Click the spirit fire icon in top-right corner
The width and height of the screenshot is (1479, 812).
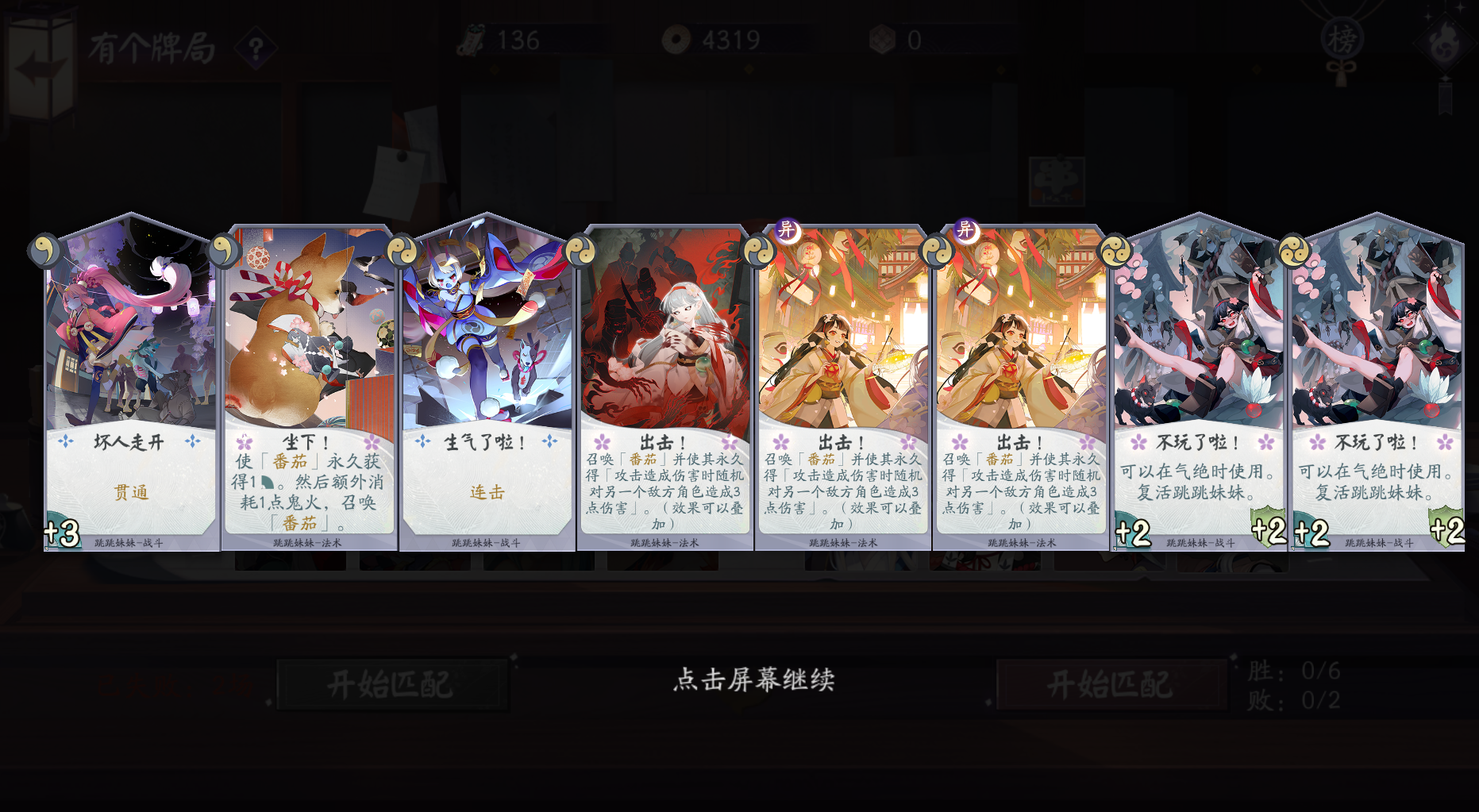pos(1446,41)
